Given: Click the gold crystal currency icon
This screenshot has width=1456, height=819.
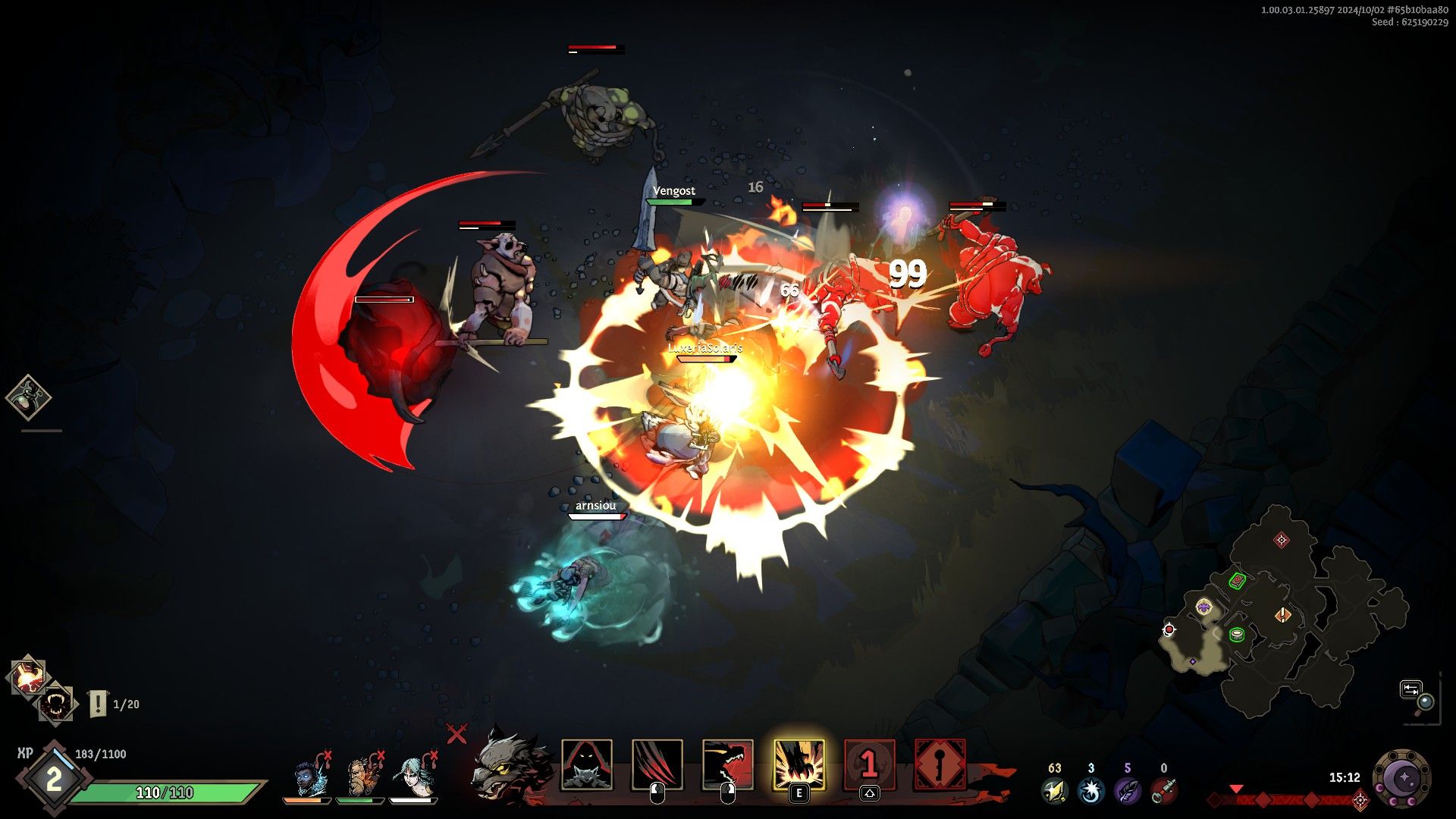Looking at the screenshot, I should click(1054, 791).
